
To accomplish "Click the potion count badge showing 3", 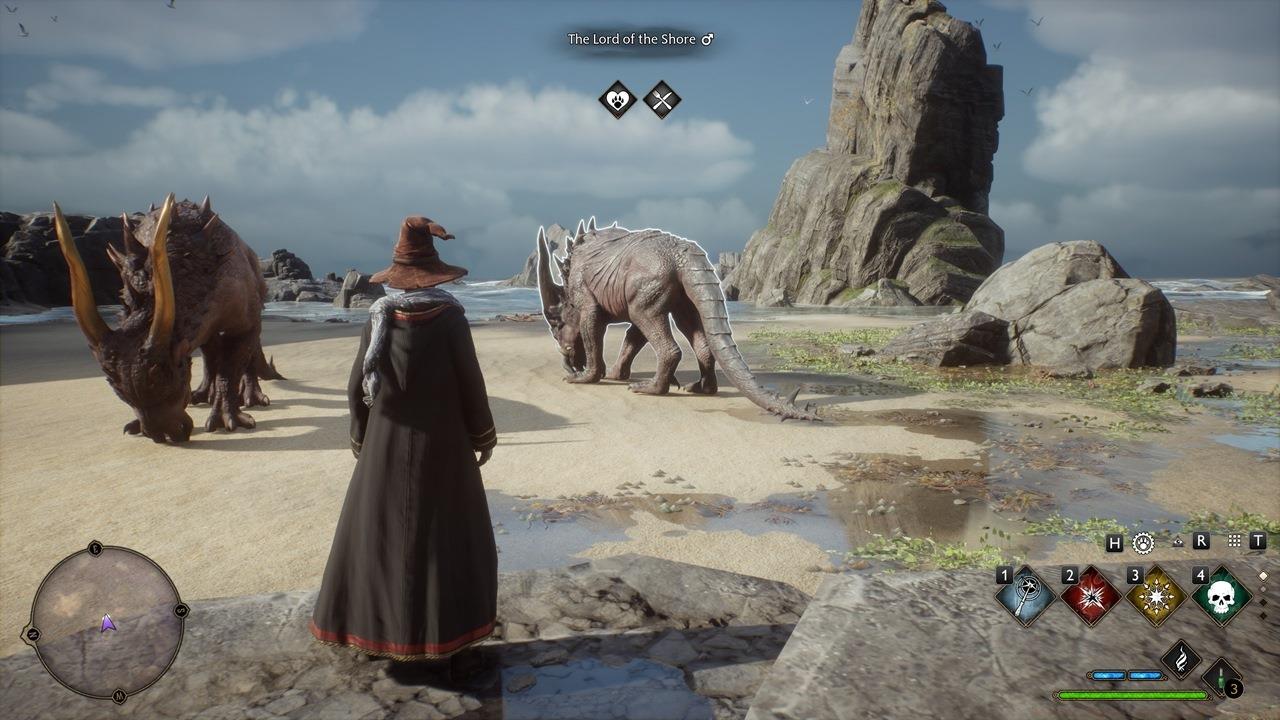I will [x=1234, y=689].
